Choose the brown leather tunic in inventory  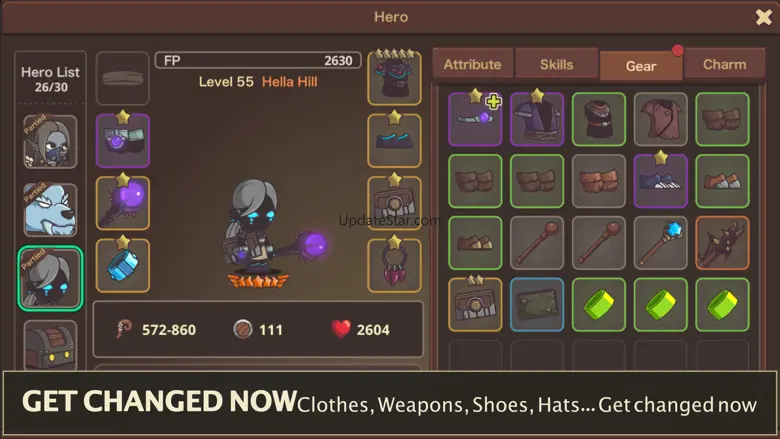pos(660,119)
